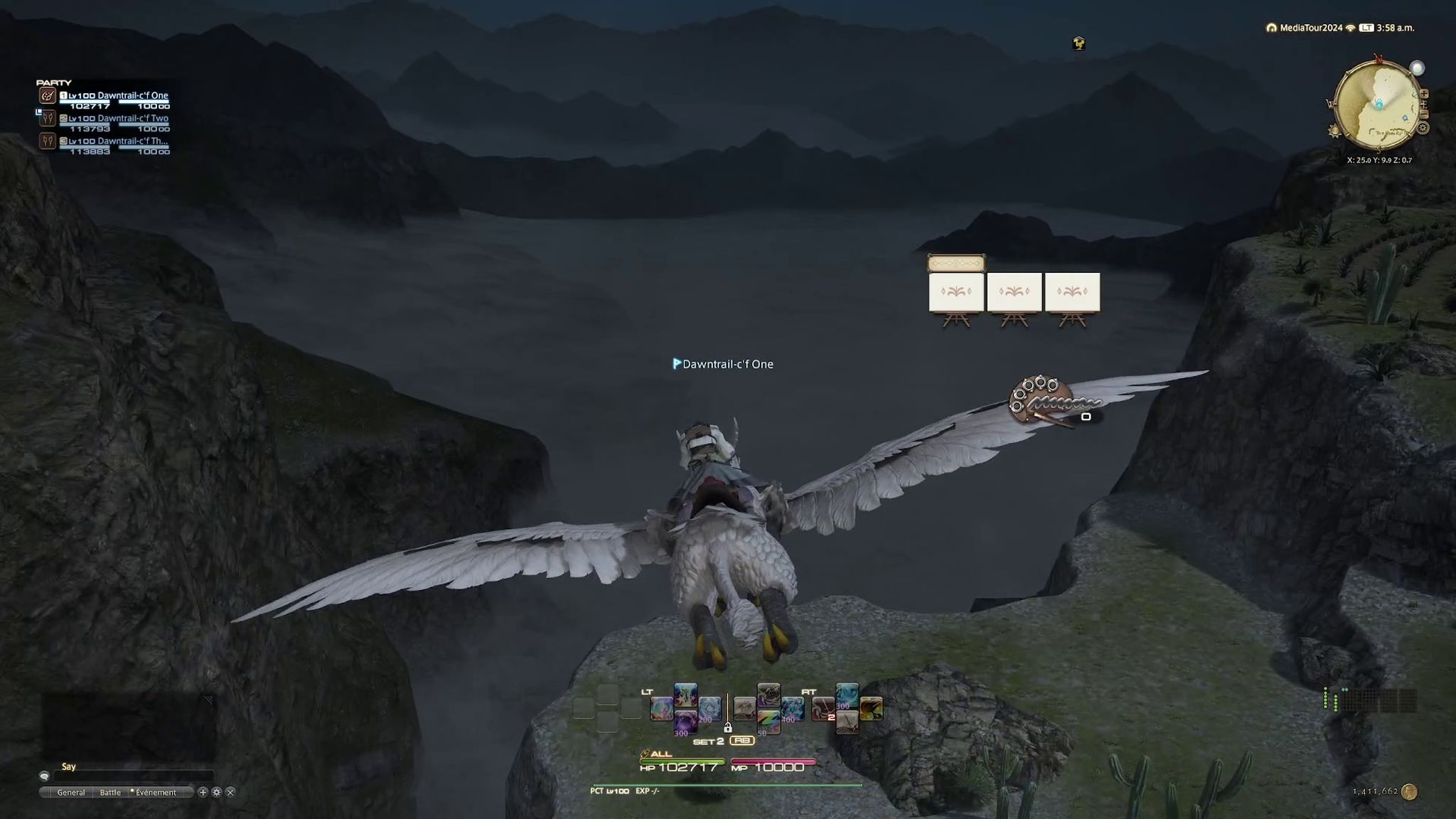Switch to the Battle chat tab

tap(111, 792)
